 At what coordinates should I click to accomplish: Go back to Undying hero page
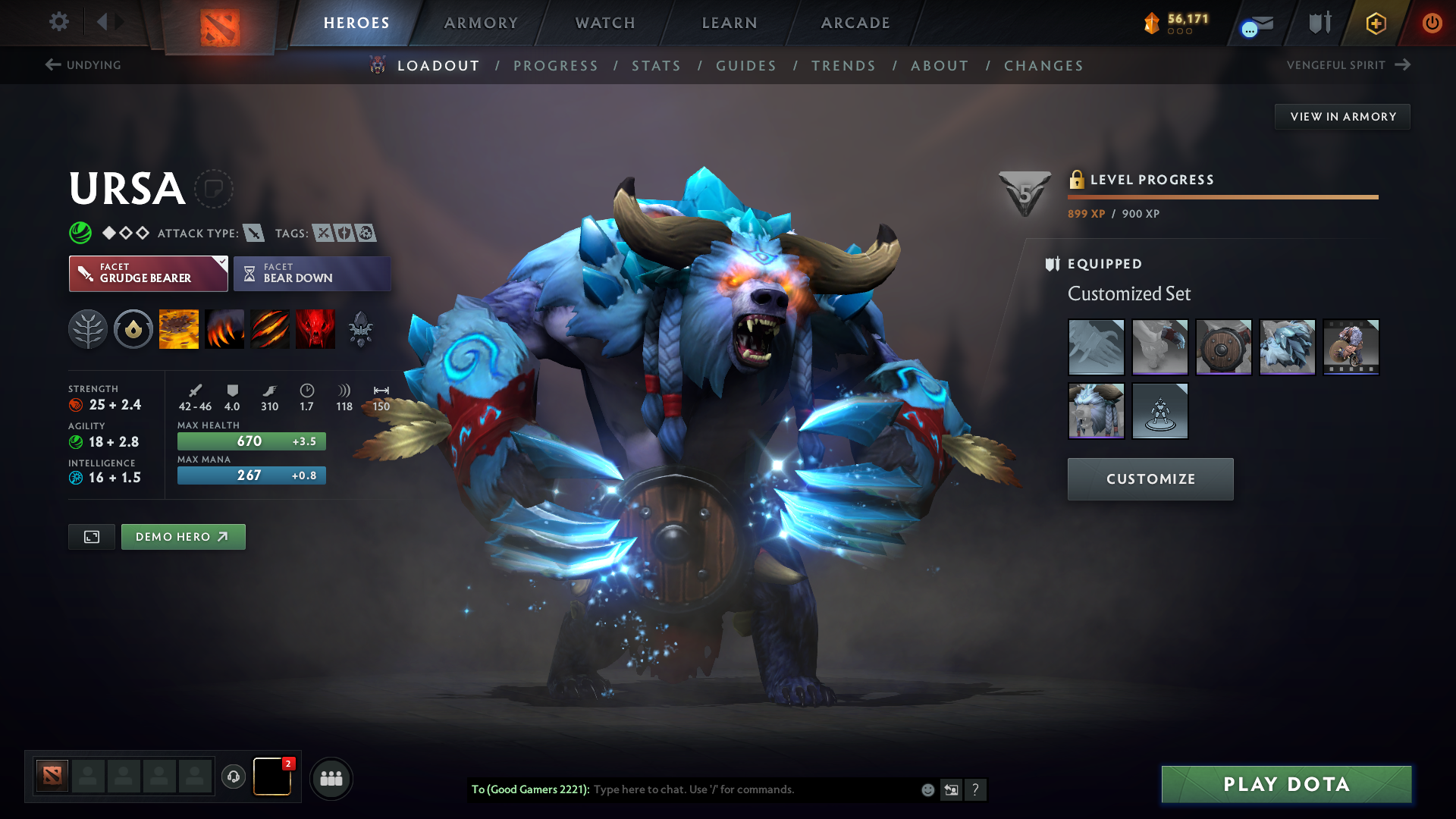(83, 65)
